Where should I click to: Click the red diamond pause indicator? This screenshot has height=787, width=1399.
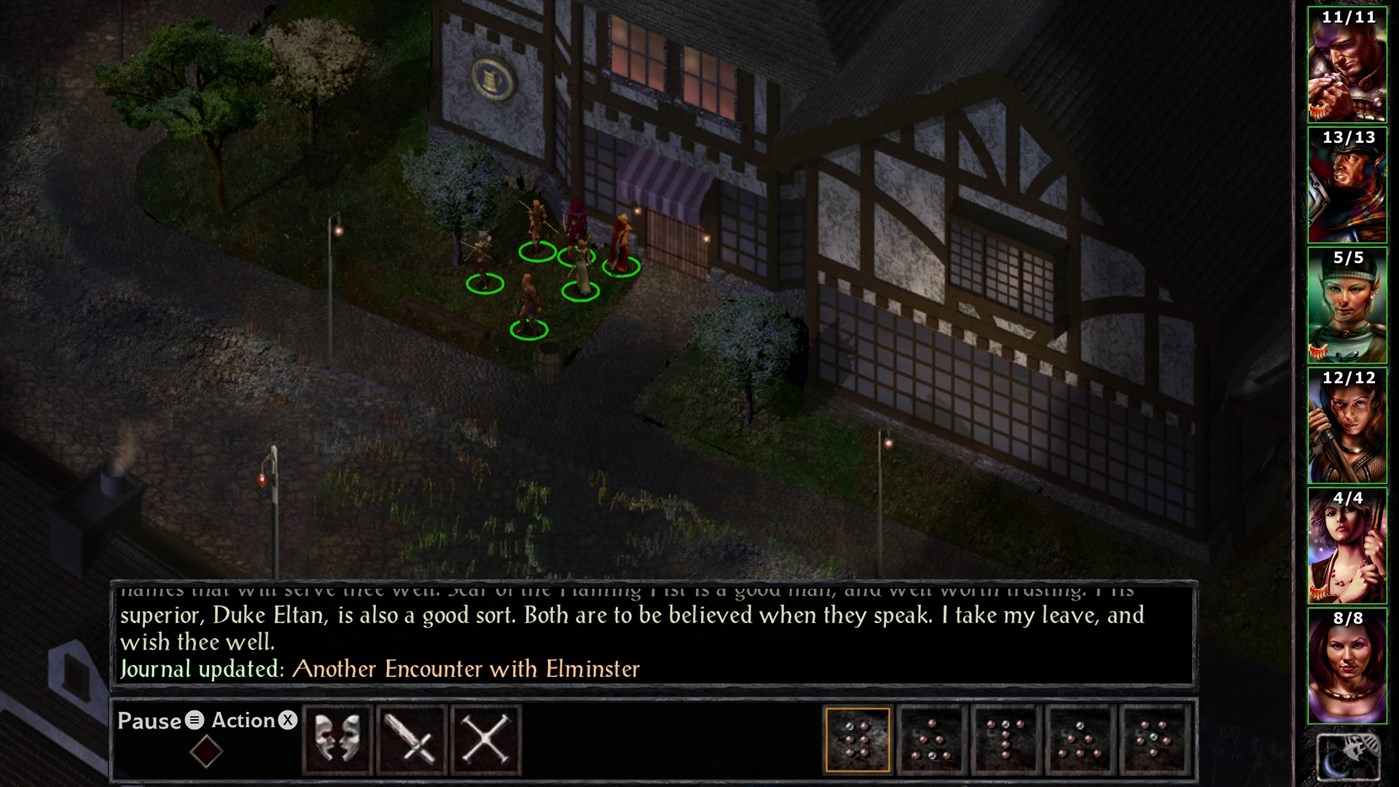coord(206,752)
